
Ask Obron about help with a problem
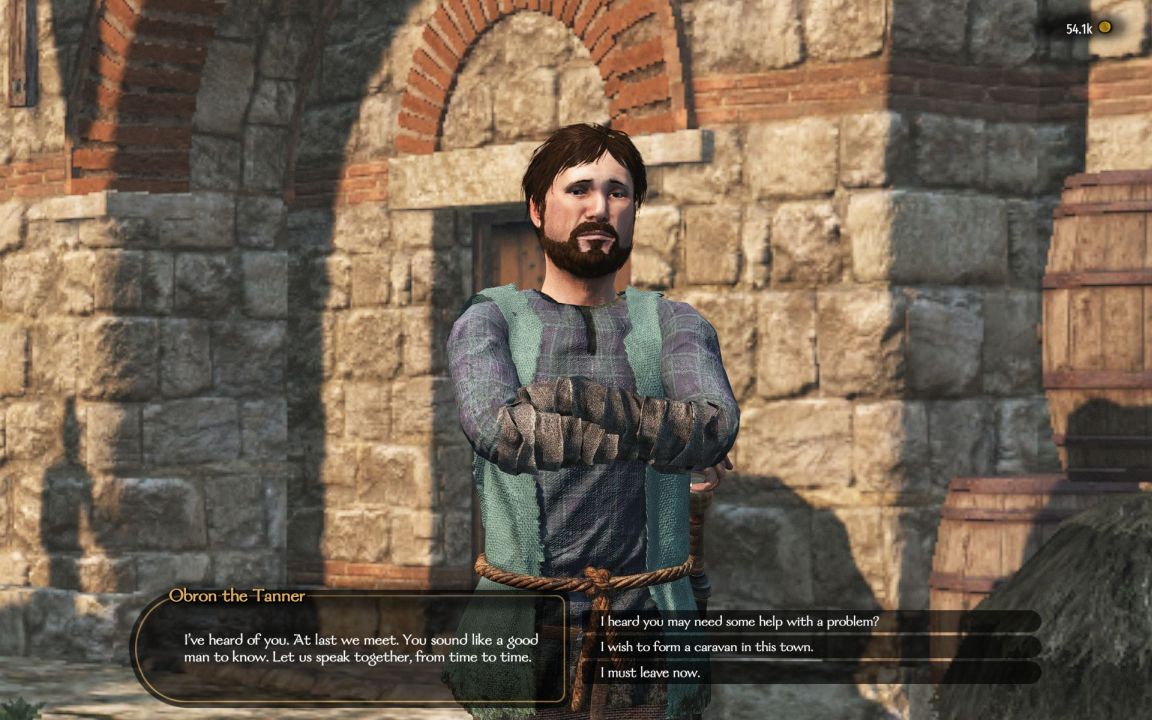click(740, 621)
